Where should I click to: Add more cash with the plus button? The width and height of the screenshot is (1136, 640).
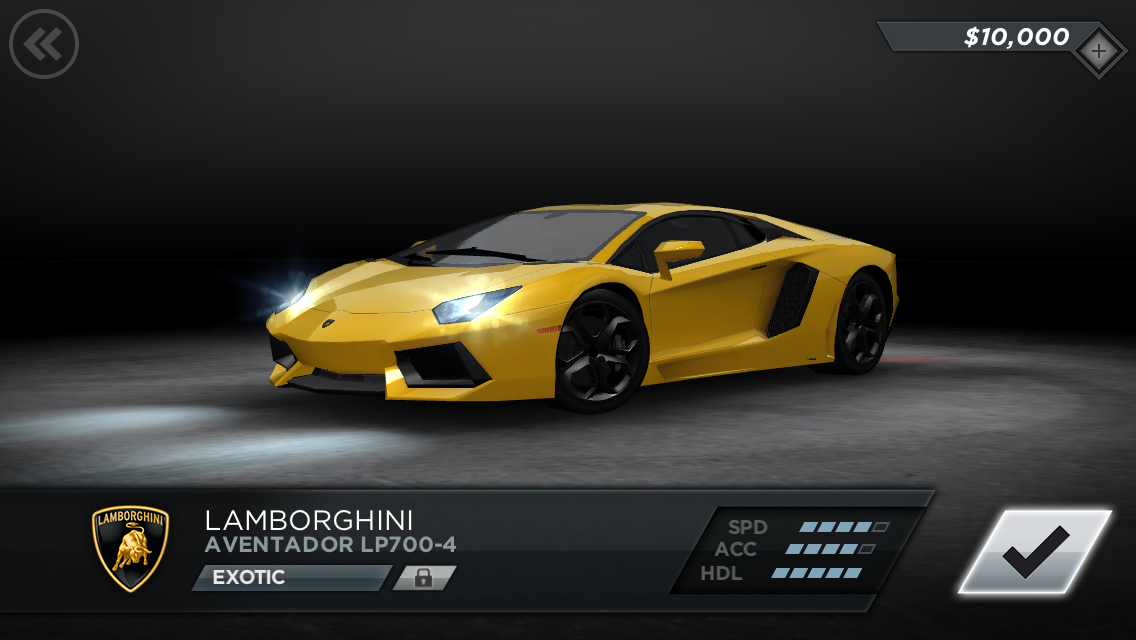coord(1098,50)
